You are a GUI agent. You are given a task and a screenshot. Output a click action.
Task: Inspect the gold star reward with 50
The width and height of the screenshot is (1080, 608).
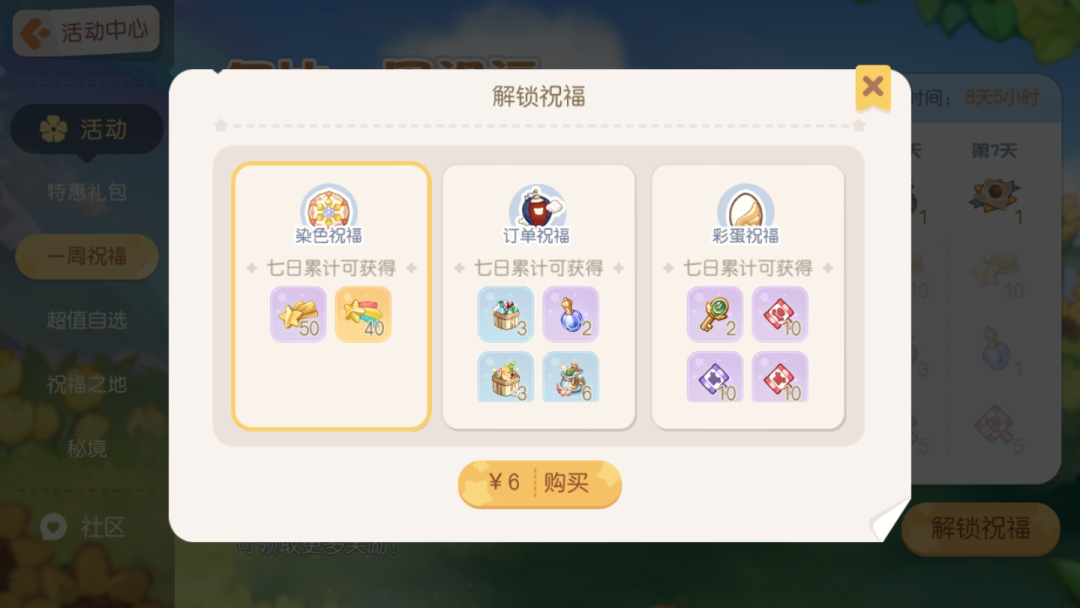click(x=298, y=314)
